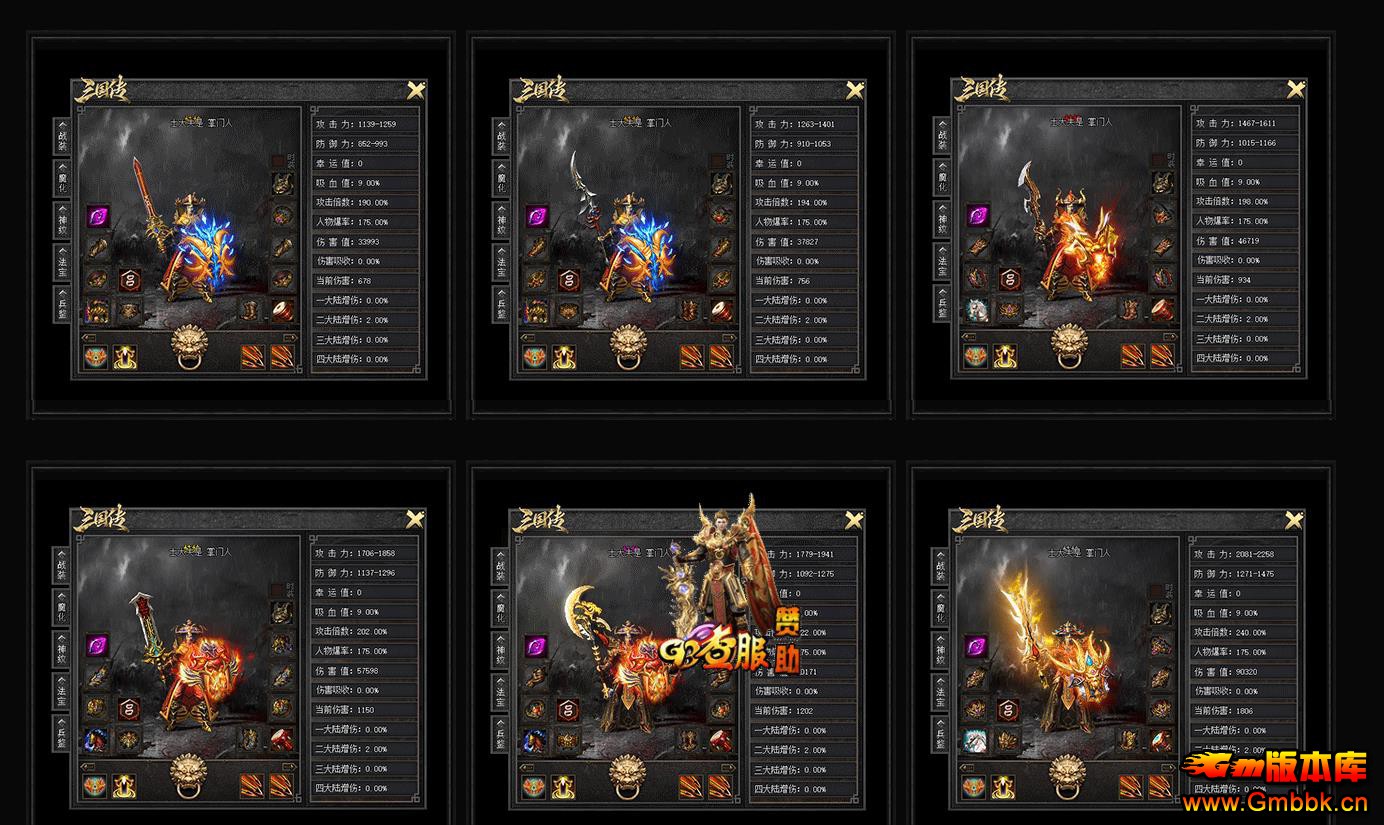
Task: Close the panel showing attack power 1139-1259
Action: 416,90
